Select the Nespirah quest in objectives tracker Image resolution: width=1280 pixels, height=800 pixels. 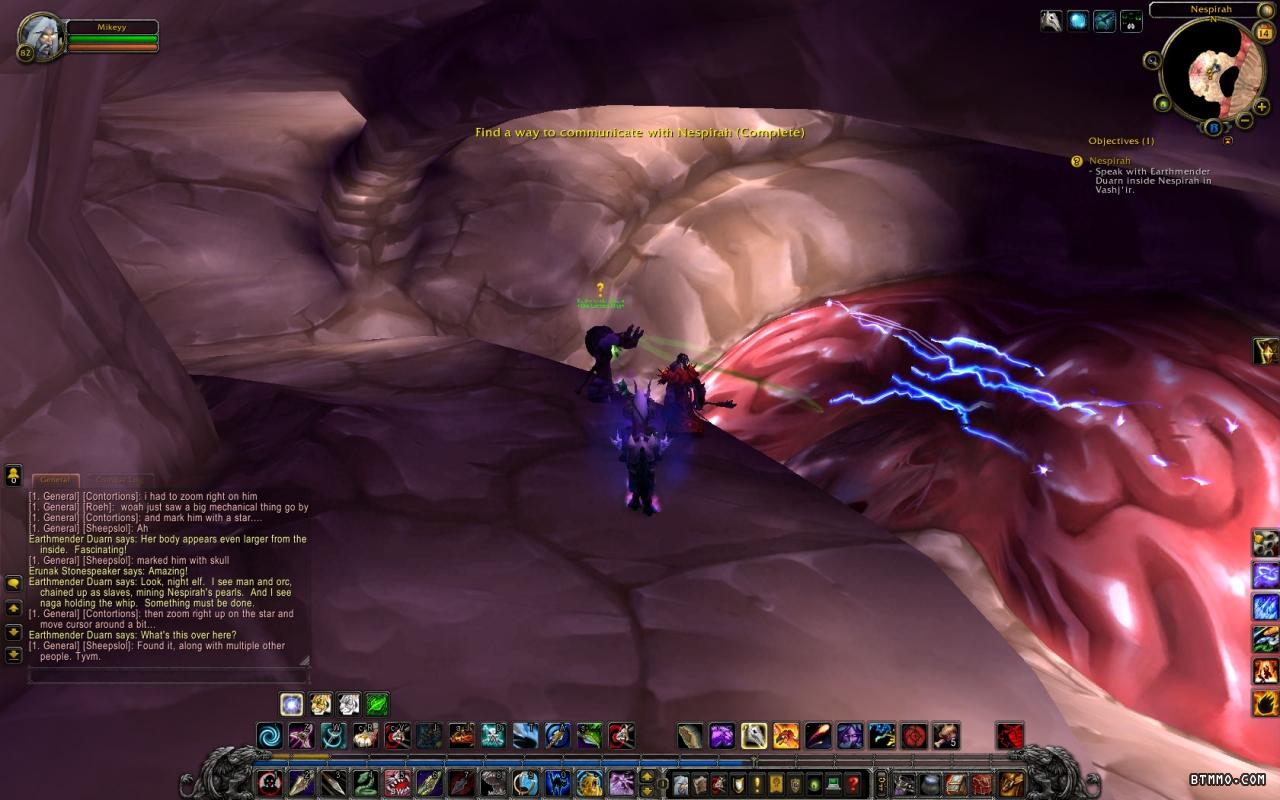pyautogui.click(x=1110, y=160)
